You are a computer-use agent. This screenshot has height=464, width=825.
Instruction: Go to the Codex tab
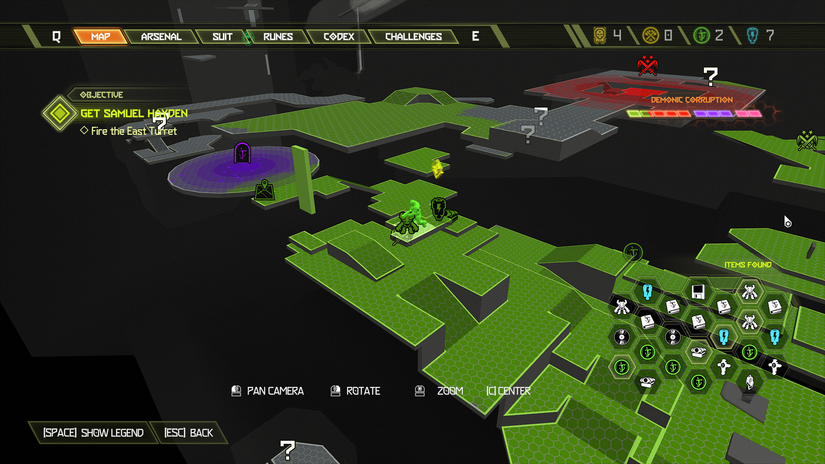(x=338, y=37)
